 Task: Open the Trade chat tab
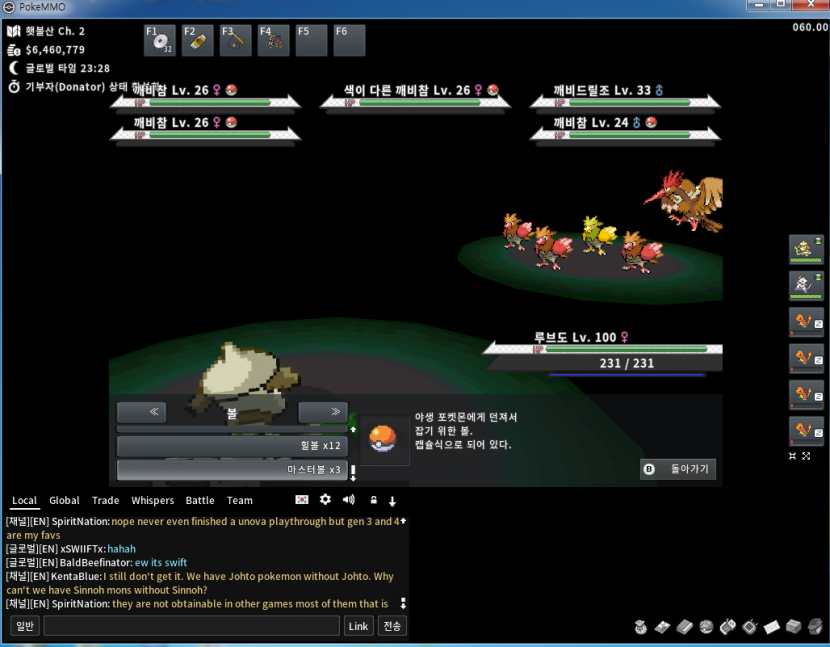pos(105,500)
